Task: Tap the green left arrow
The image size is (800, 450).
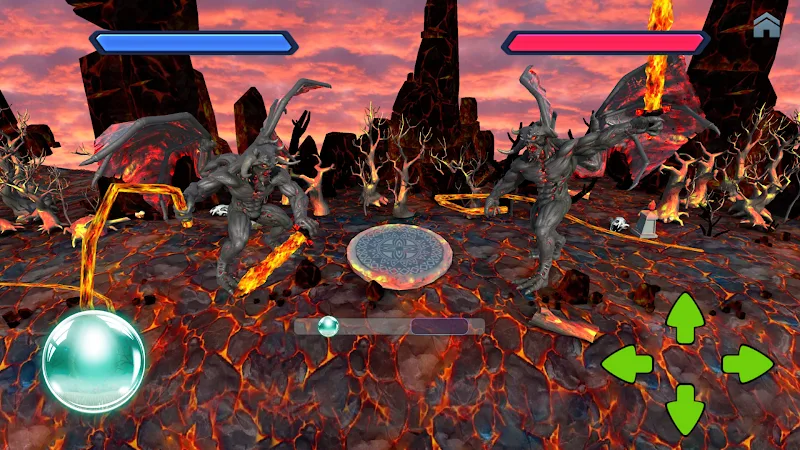Action: [627, 364]
